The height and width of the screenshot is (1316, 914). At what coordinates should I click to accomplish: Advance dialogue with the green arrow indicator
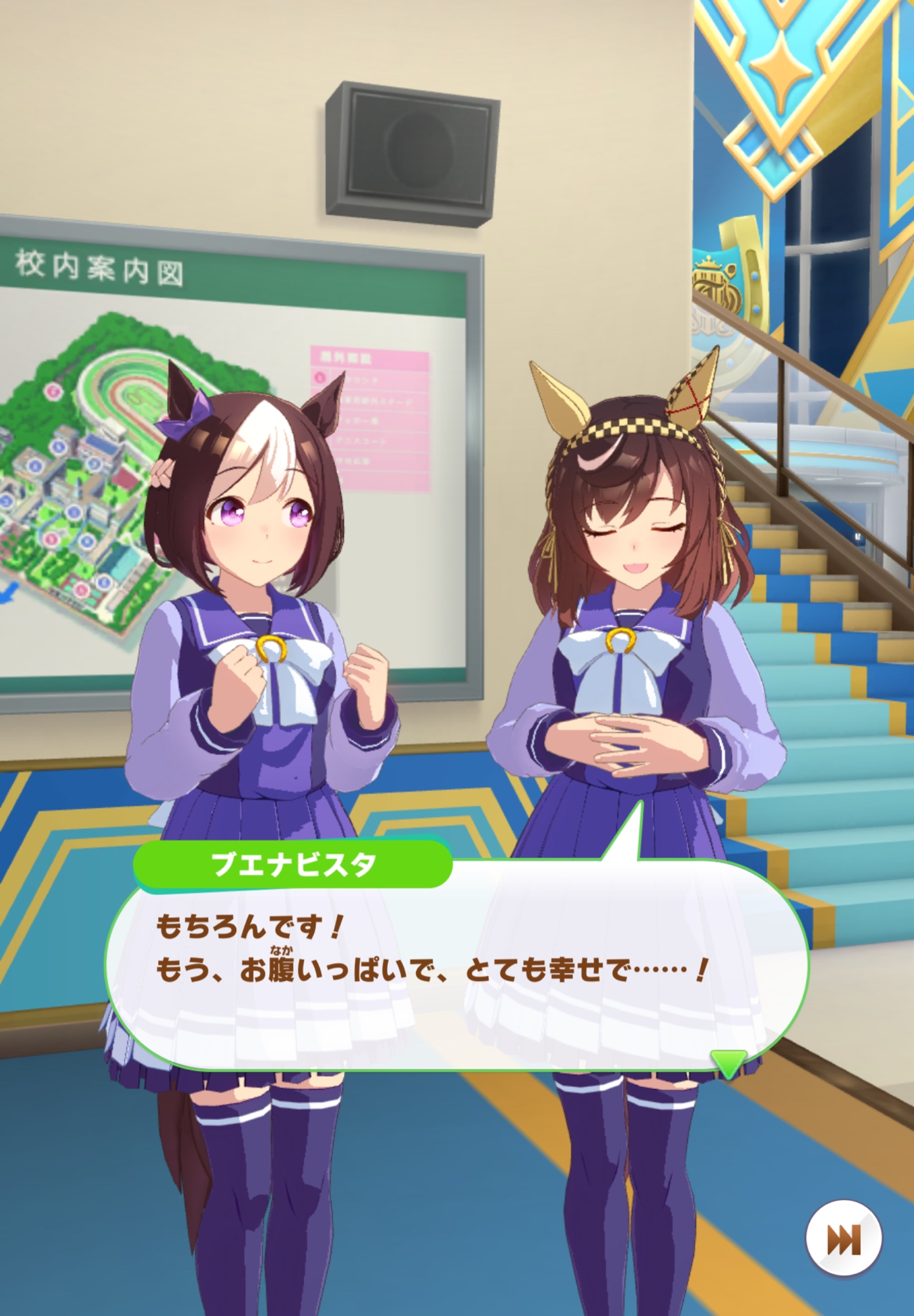point(728,1062)
